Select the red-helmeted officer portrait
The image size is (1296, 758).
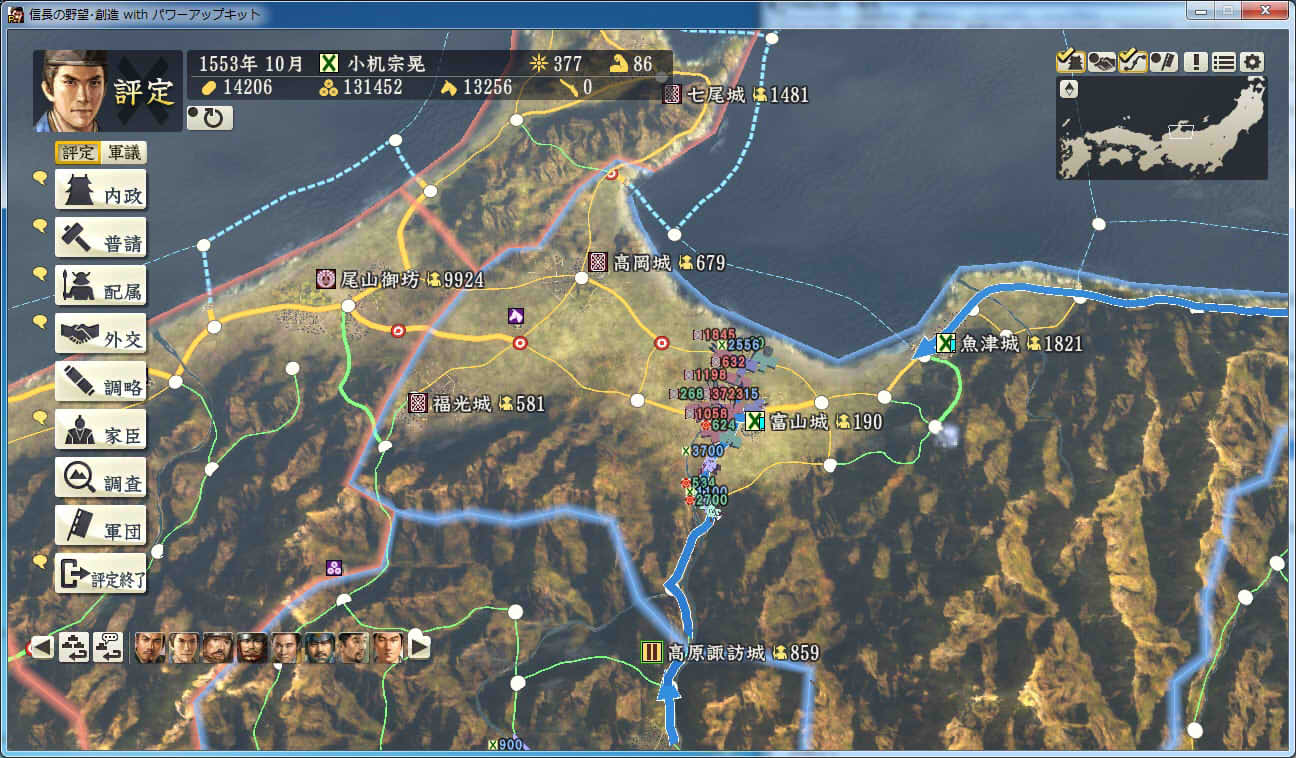[252, 648]
